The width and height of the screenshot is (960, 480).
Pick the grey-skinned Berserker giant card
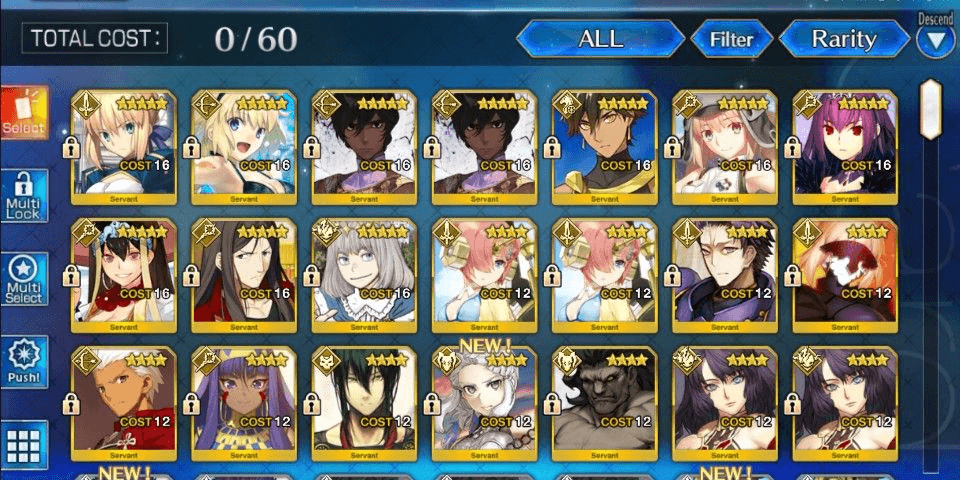(605, 400)
